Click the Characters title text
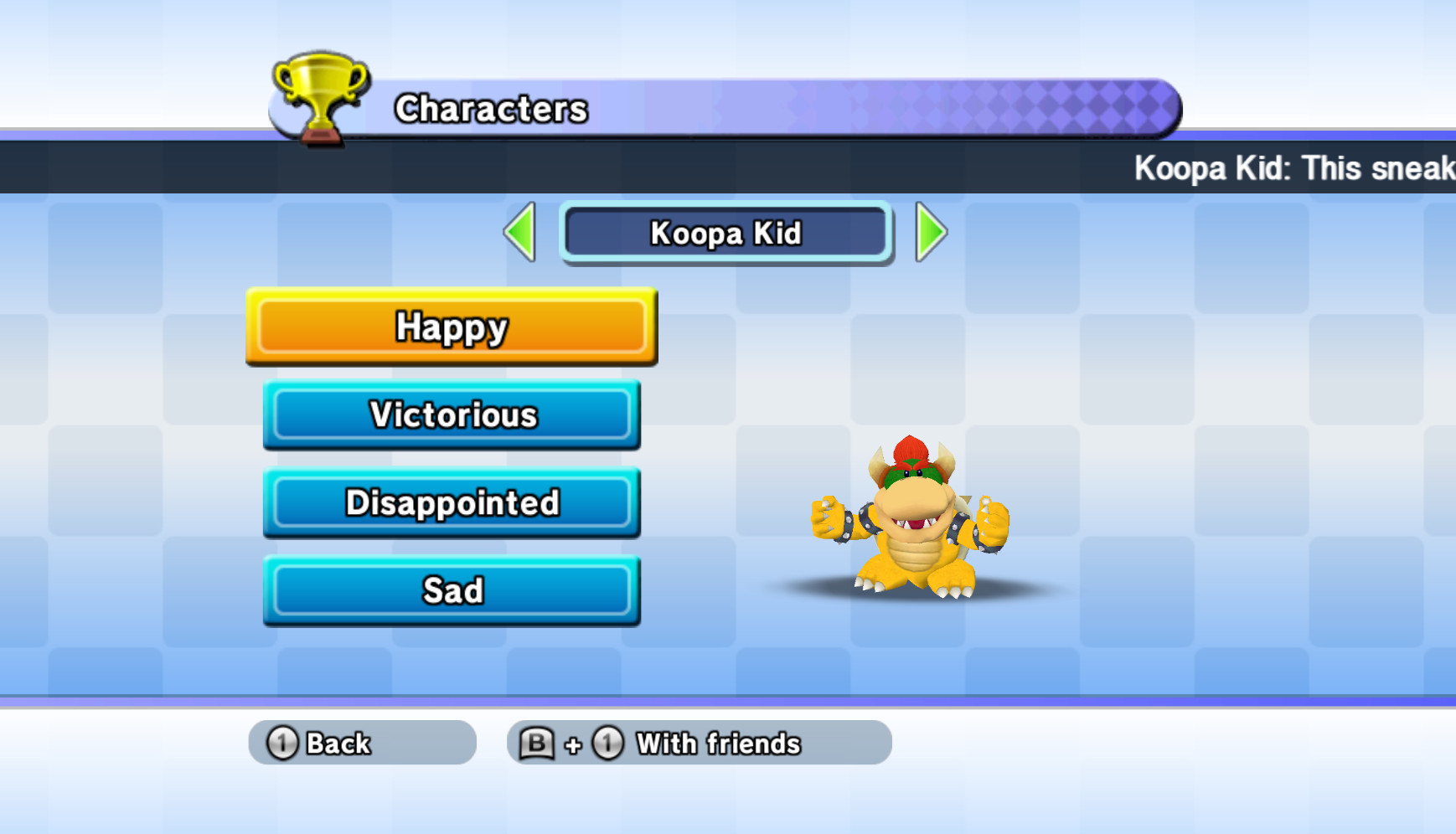The height and width of the screenshot is (834, 1456). pyautogui.click(x=492, y=109)
